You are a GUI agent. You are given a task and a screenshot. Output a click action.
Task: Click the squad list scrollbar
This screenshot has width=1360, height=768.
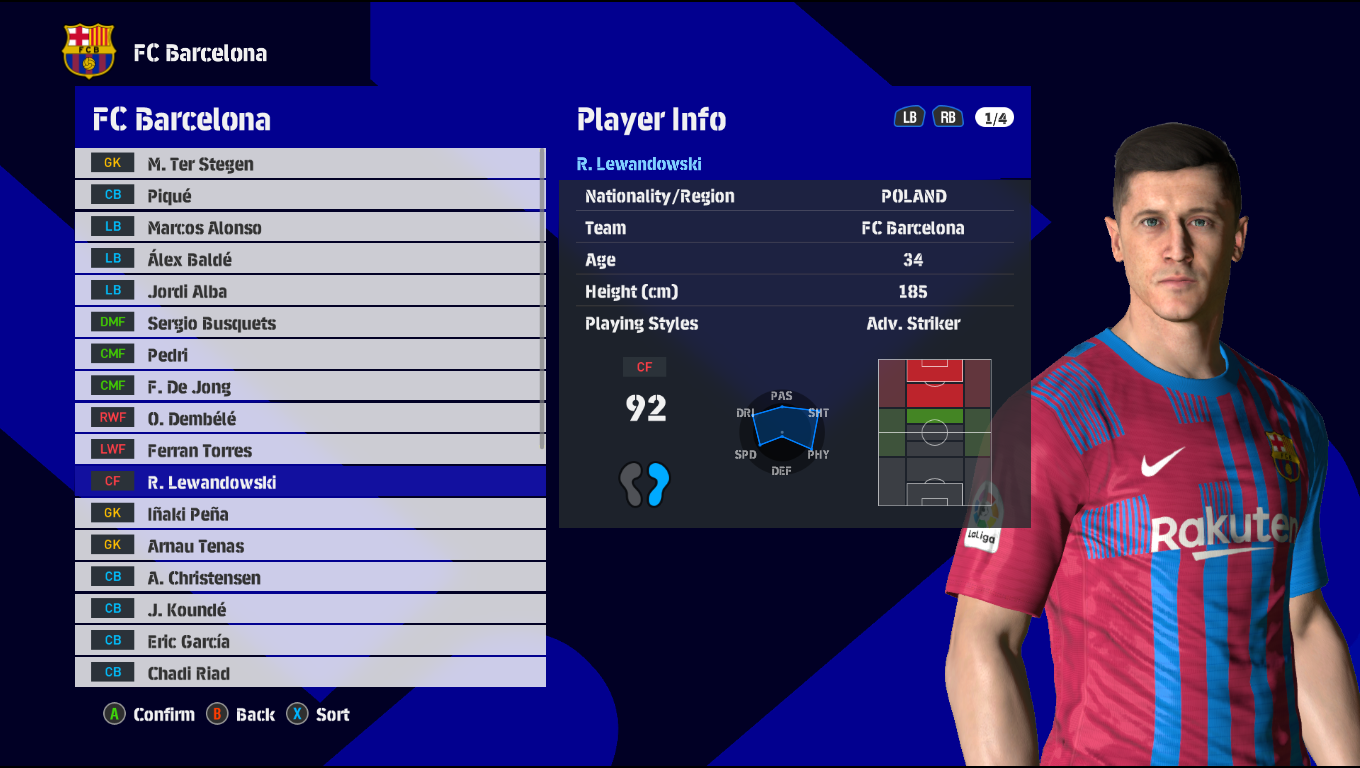pyautogui.click(x=543, y=298)
